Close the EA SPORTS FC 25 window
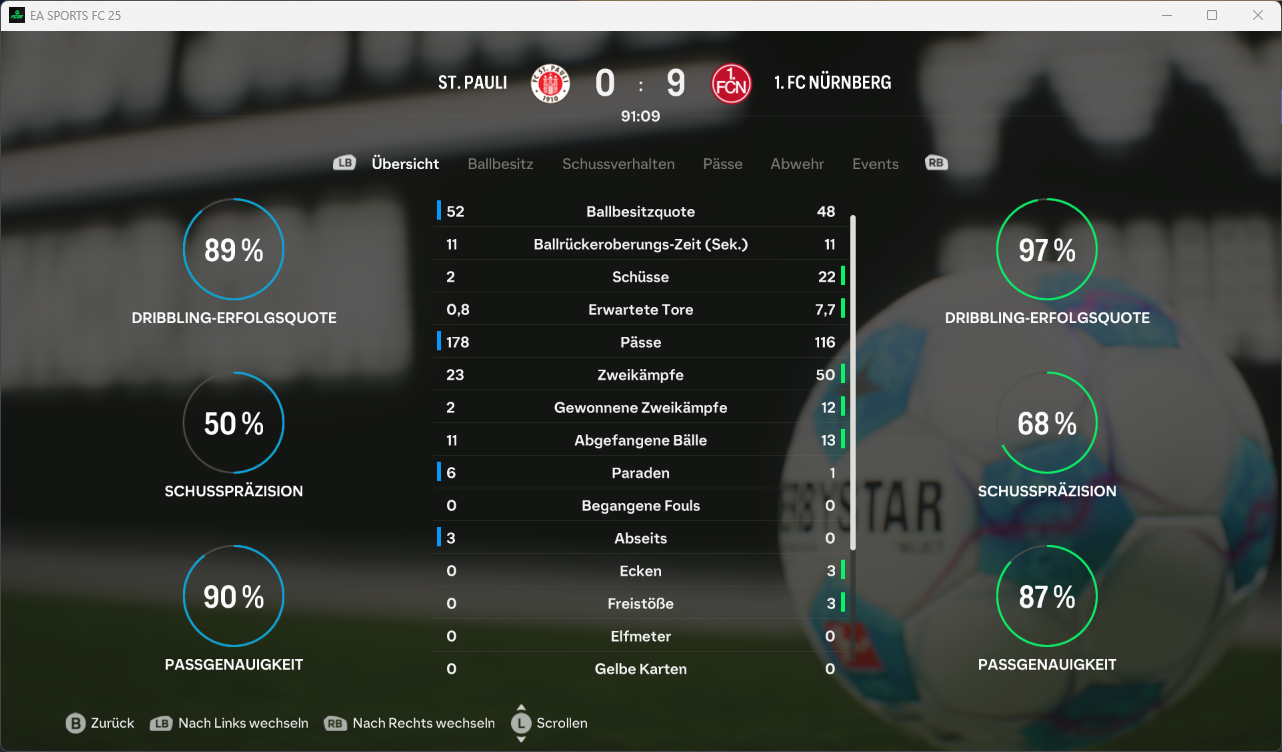This screenshot has height=752, width=1282. [1258, 15]
